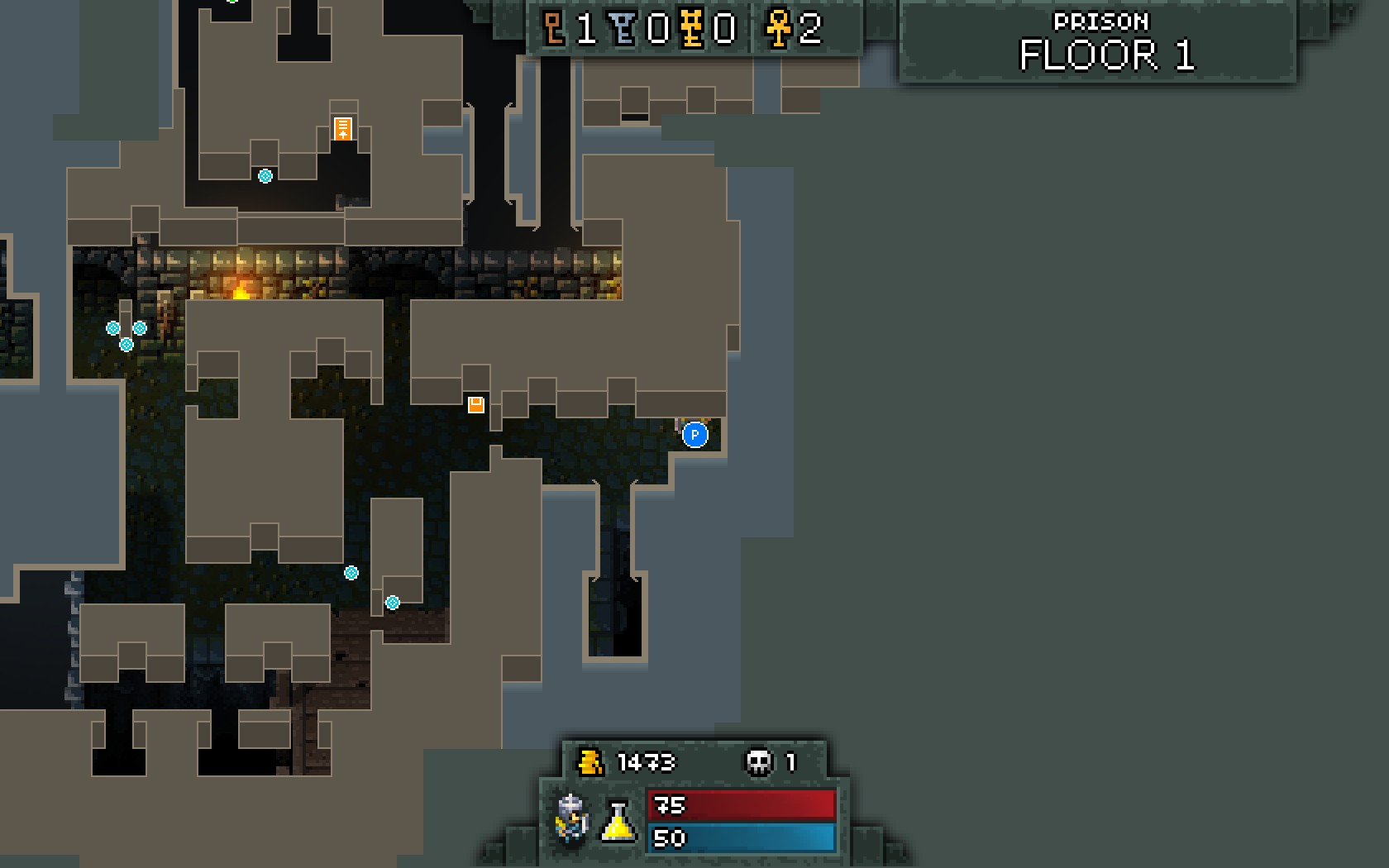Use the yellow potion flask icon
1389x868 pixels.
618,821
